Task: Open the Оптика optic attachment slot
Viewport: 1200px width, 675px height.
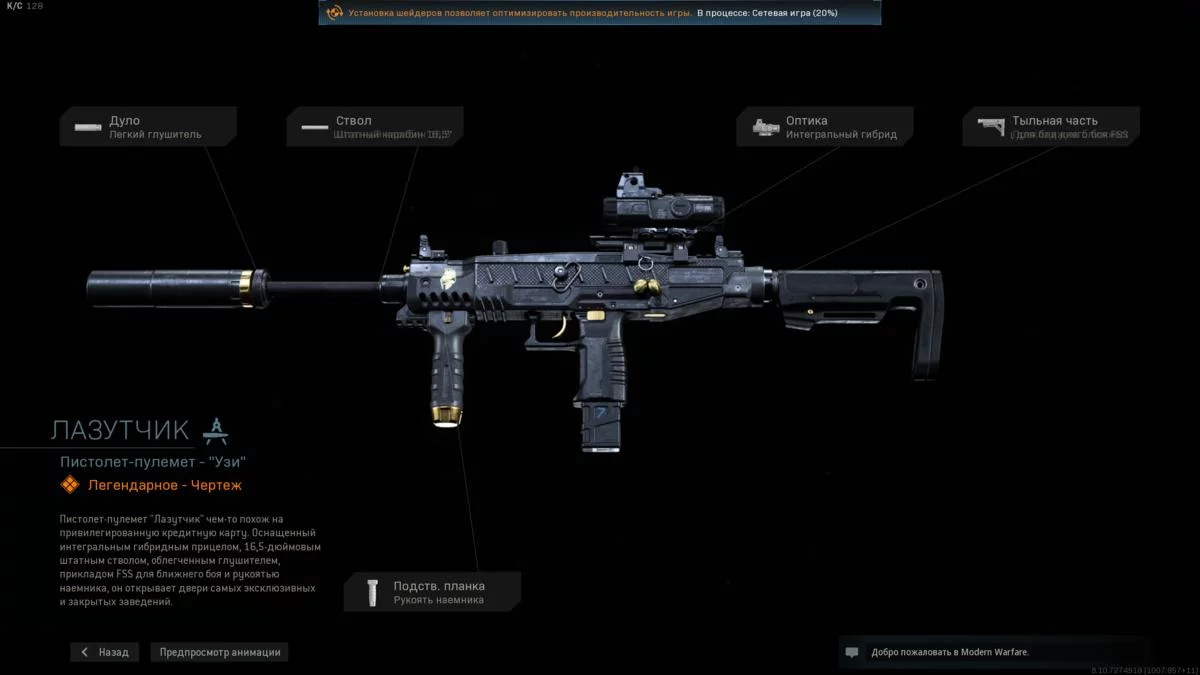Action: pos(825,127)
